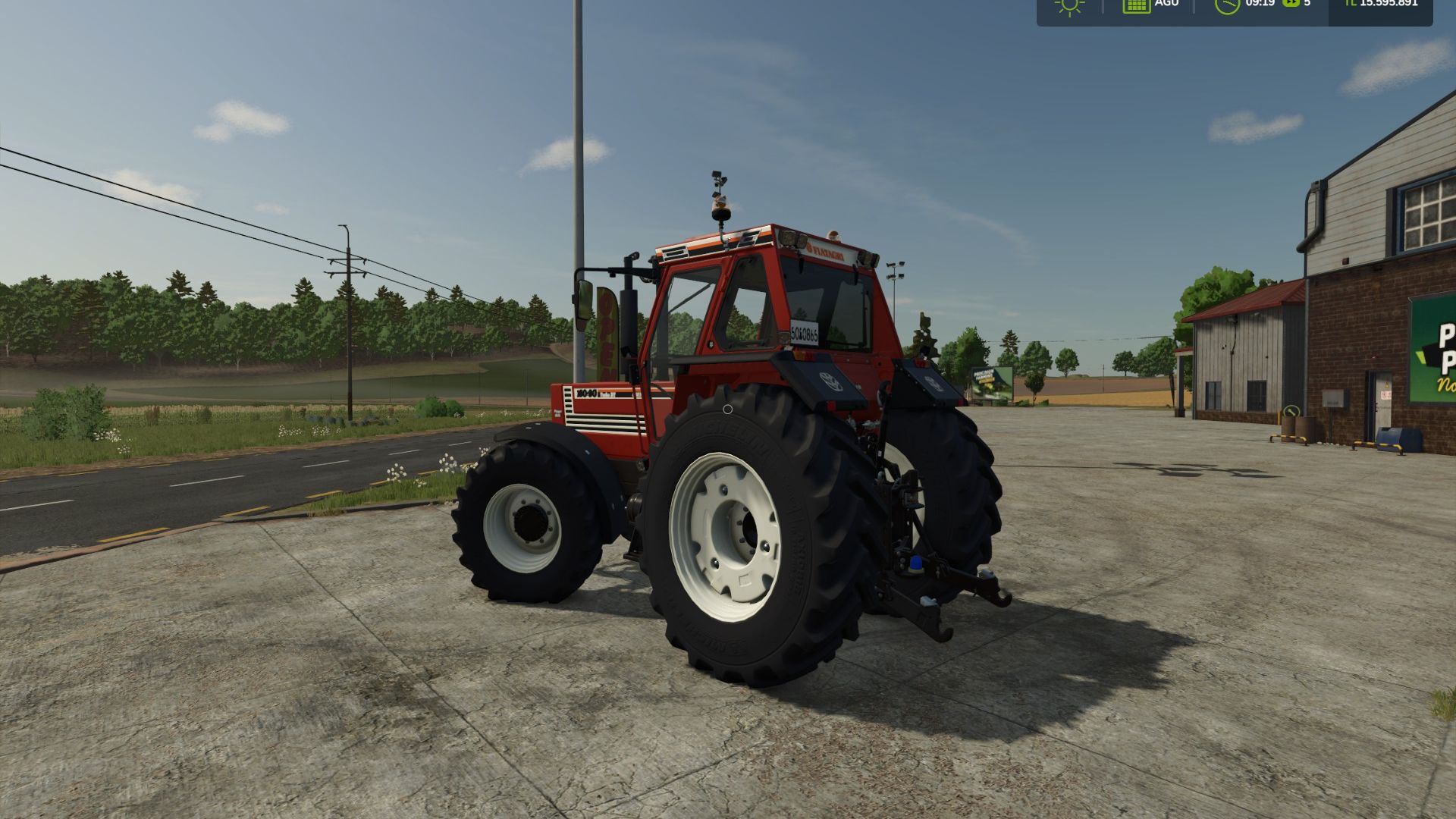Click the blue hydraulic coupler at the rear

click(x=916, y=563)
